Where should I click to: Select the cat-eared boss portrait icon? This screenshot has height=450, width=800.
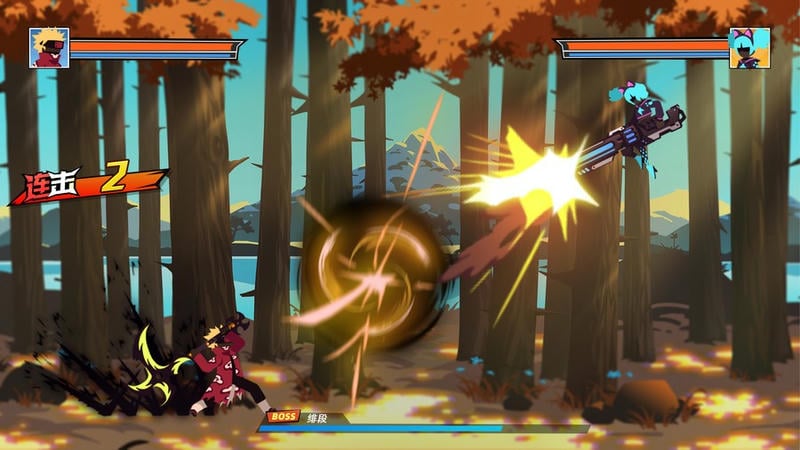pyautogui.click(x=749, y=48)
